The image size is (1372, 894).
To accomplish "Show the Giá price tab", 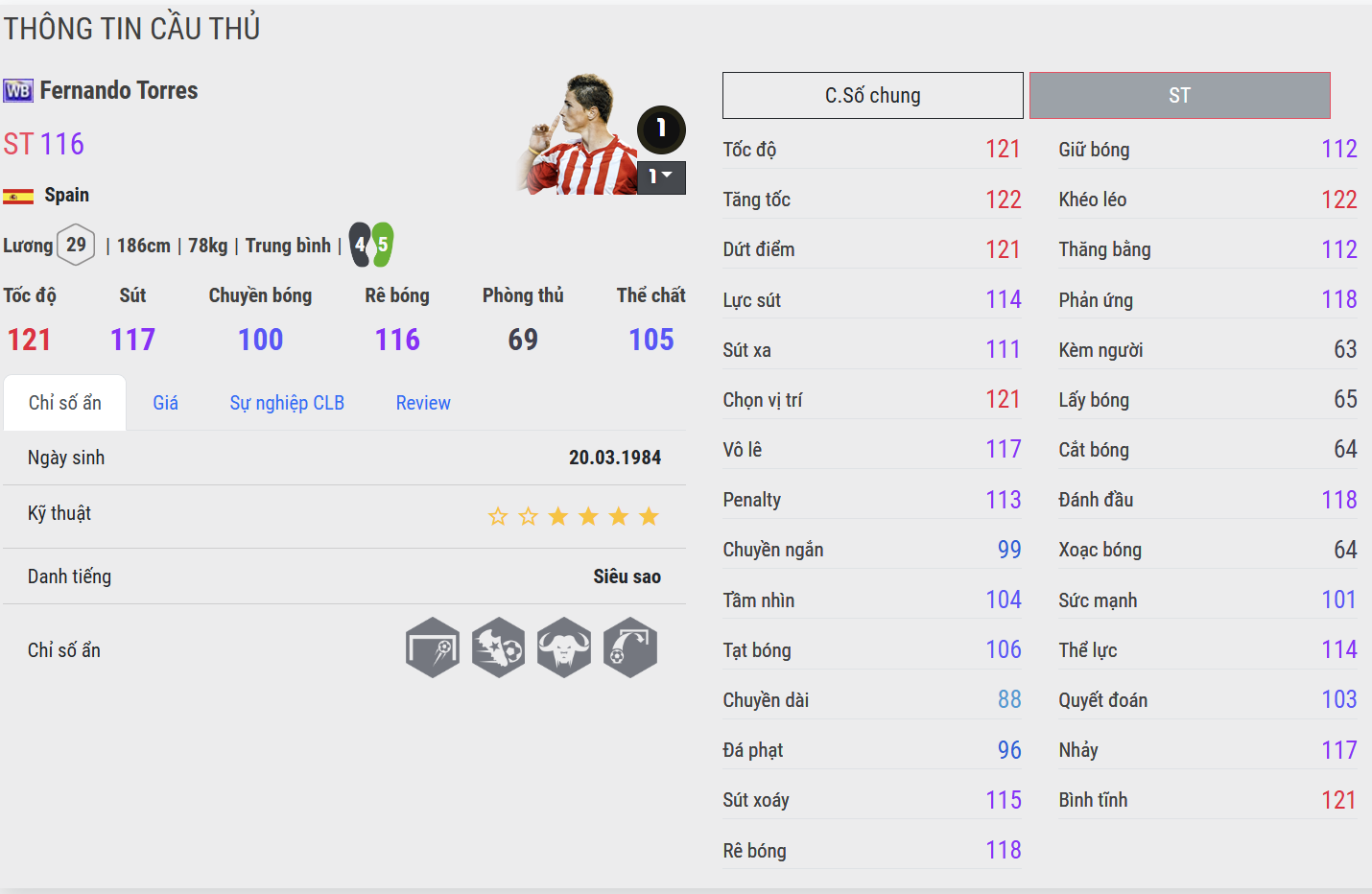I will pyautogui.click(x=165, y=403).
